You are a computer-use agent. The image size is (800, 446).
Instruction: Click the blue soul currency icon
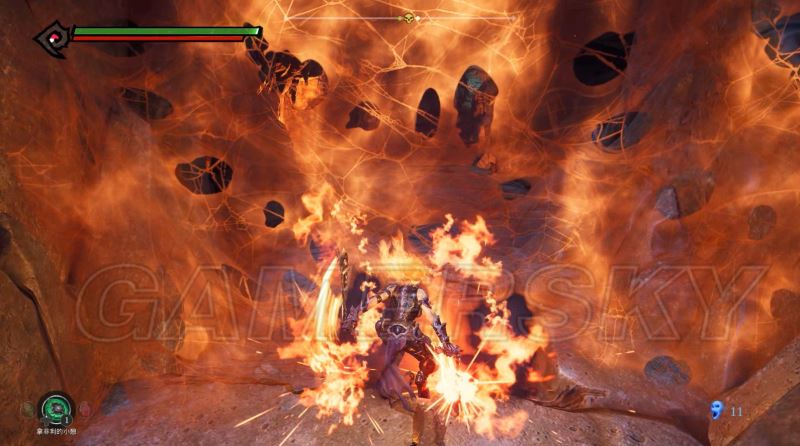(715, 409)
